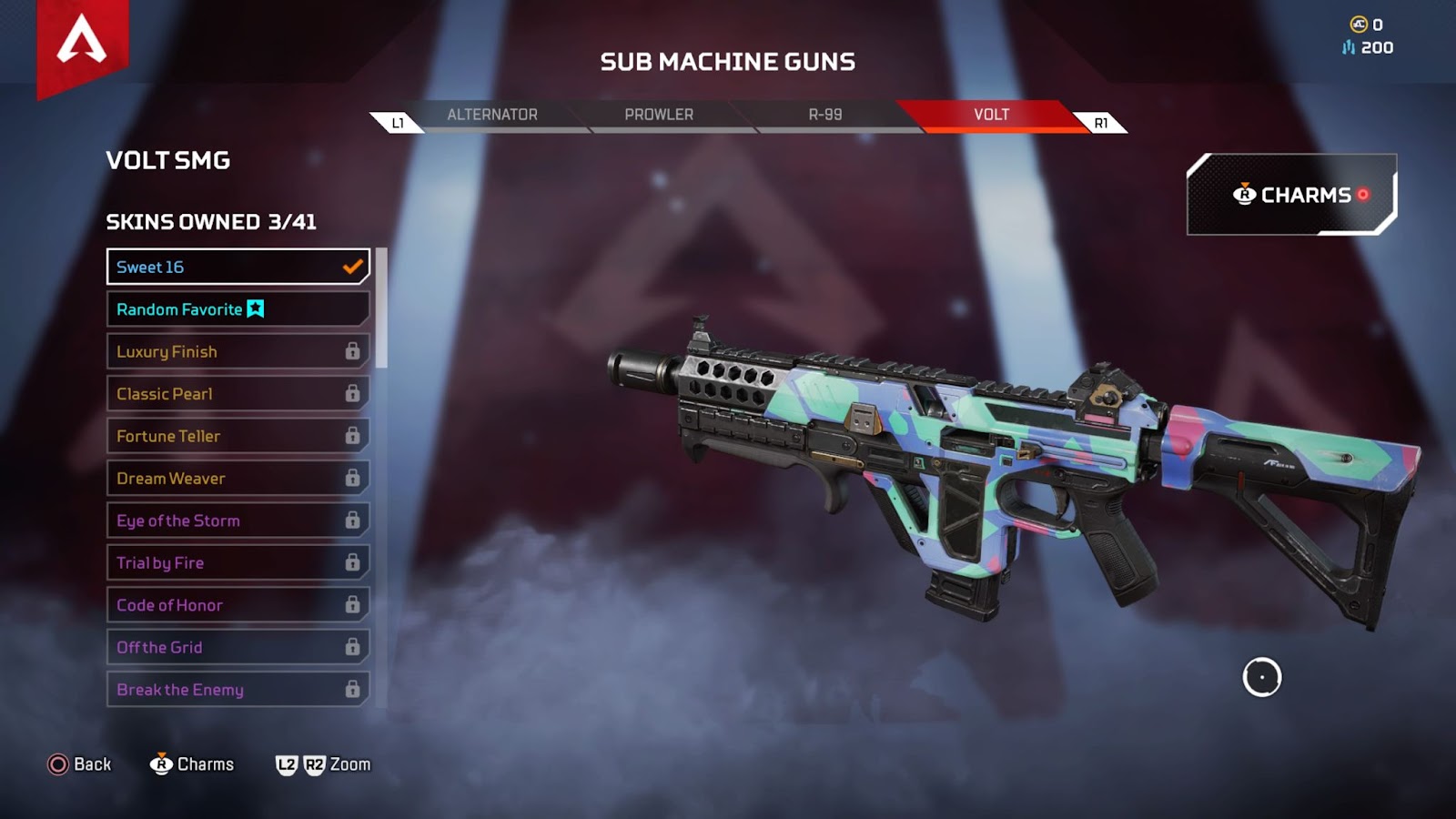Open the Prowler weapon tab
The height and width of the screenshot is (819, 1456).
(659, 115)
